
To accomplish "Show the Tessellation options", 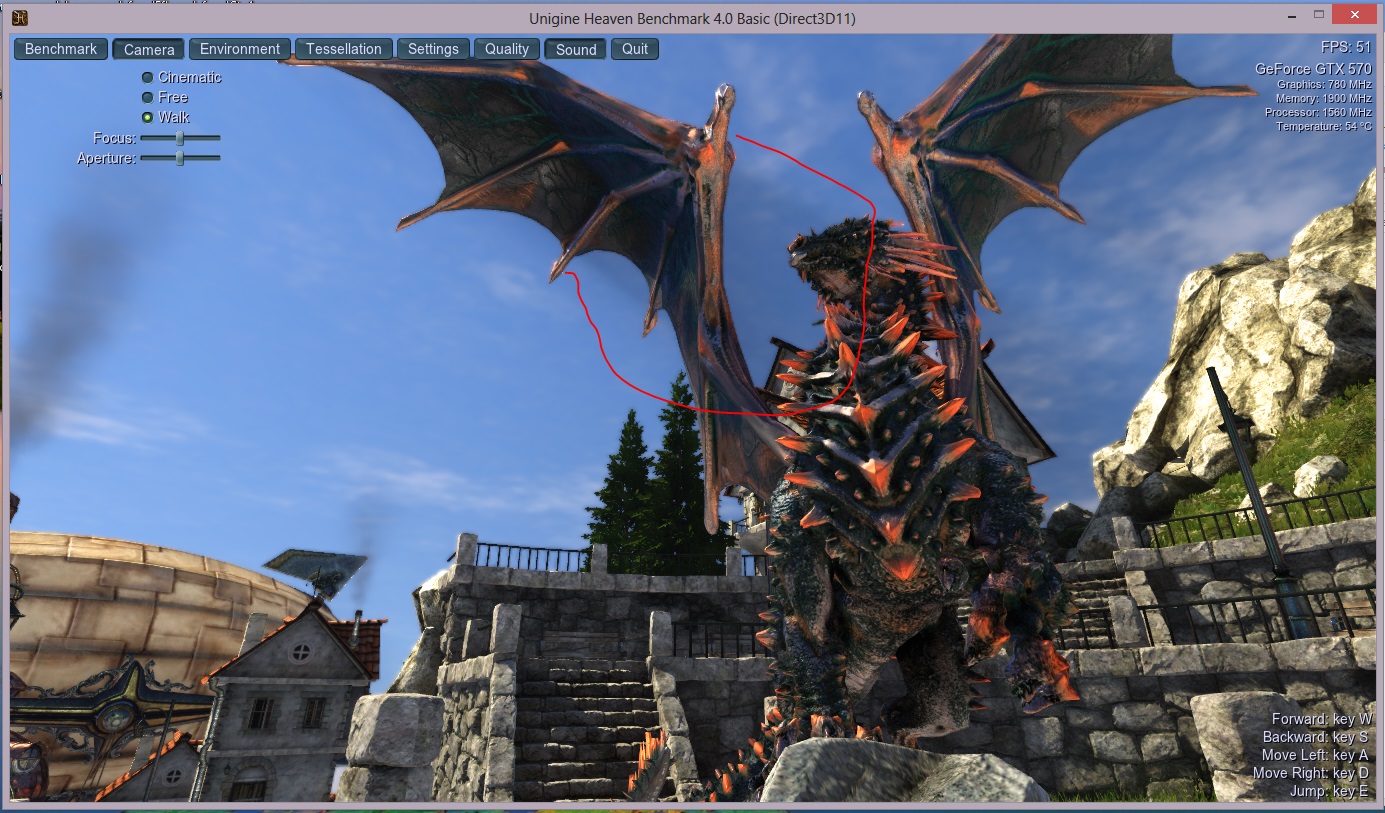I will click(343, 49).
